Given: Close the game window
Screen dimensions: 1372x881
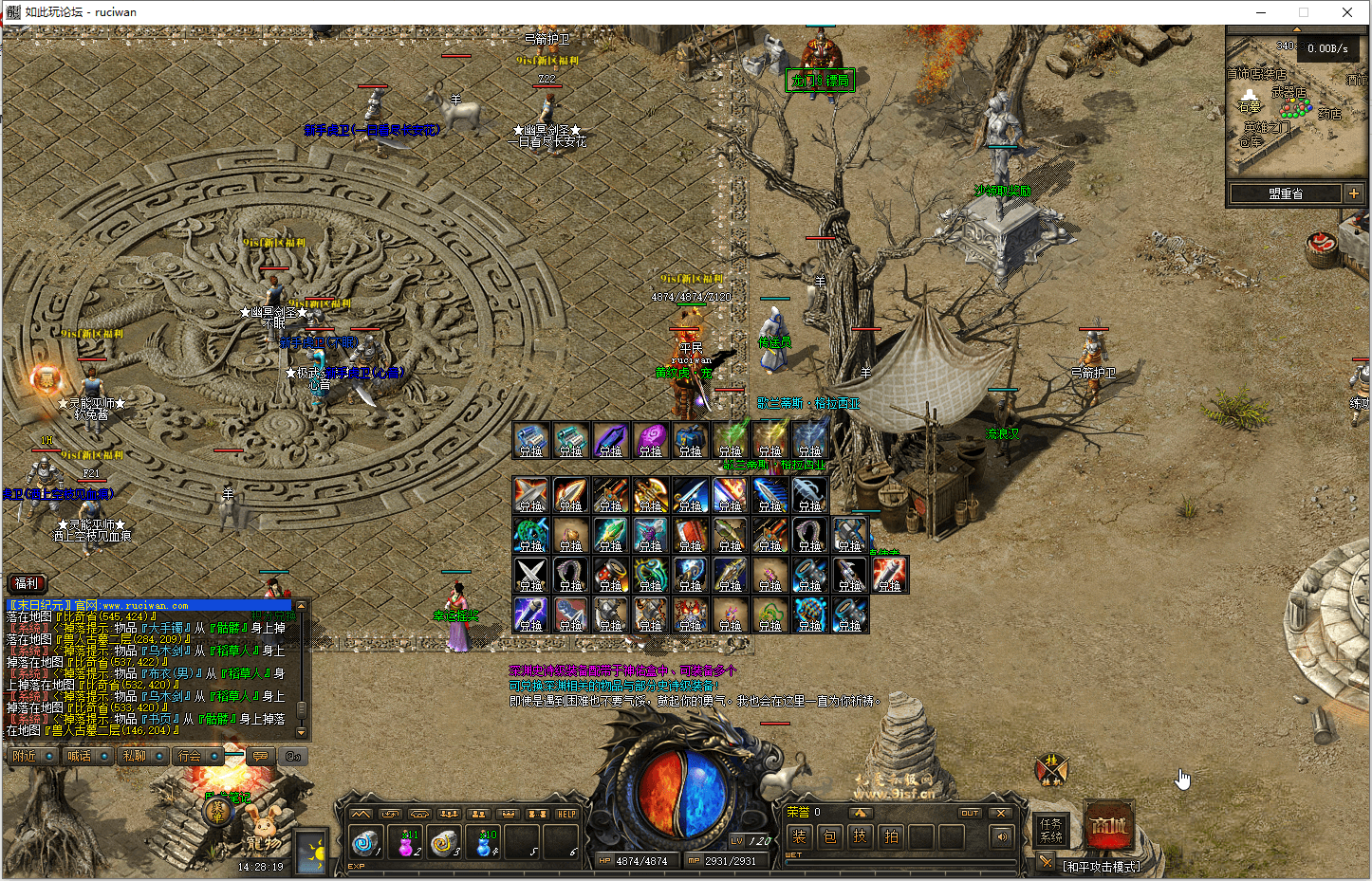Looking at the screenshot, I should (1346, 12).
